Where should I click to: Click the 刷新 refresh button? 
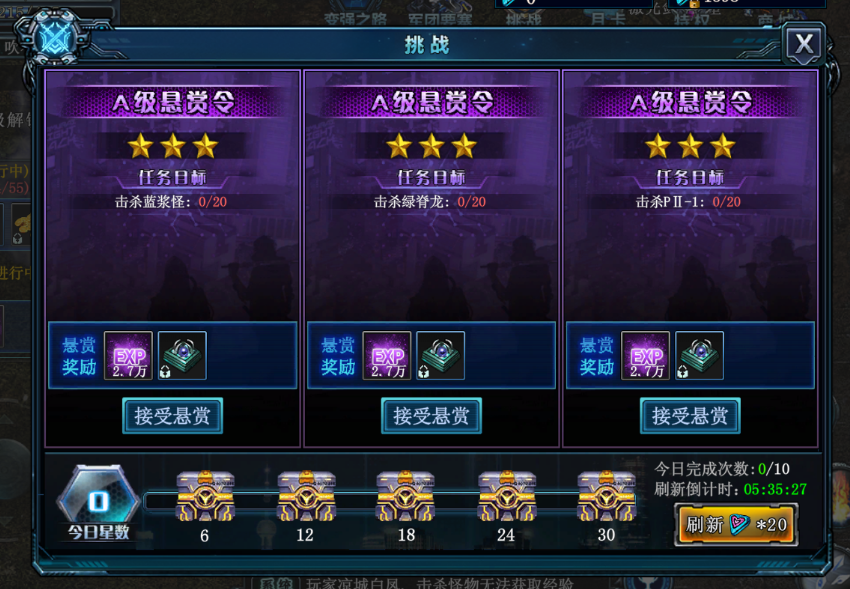pyautogui.click(x=736, y=524)
